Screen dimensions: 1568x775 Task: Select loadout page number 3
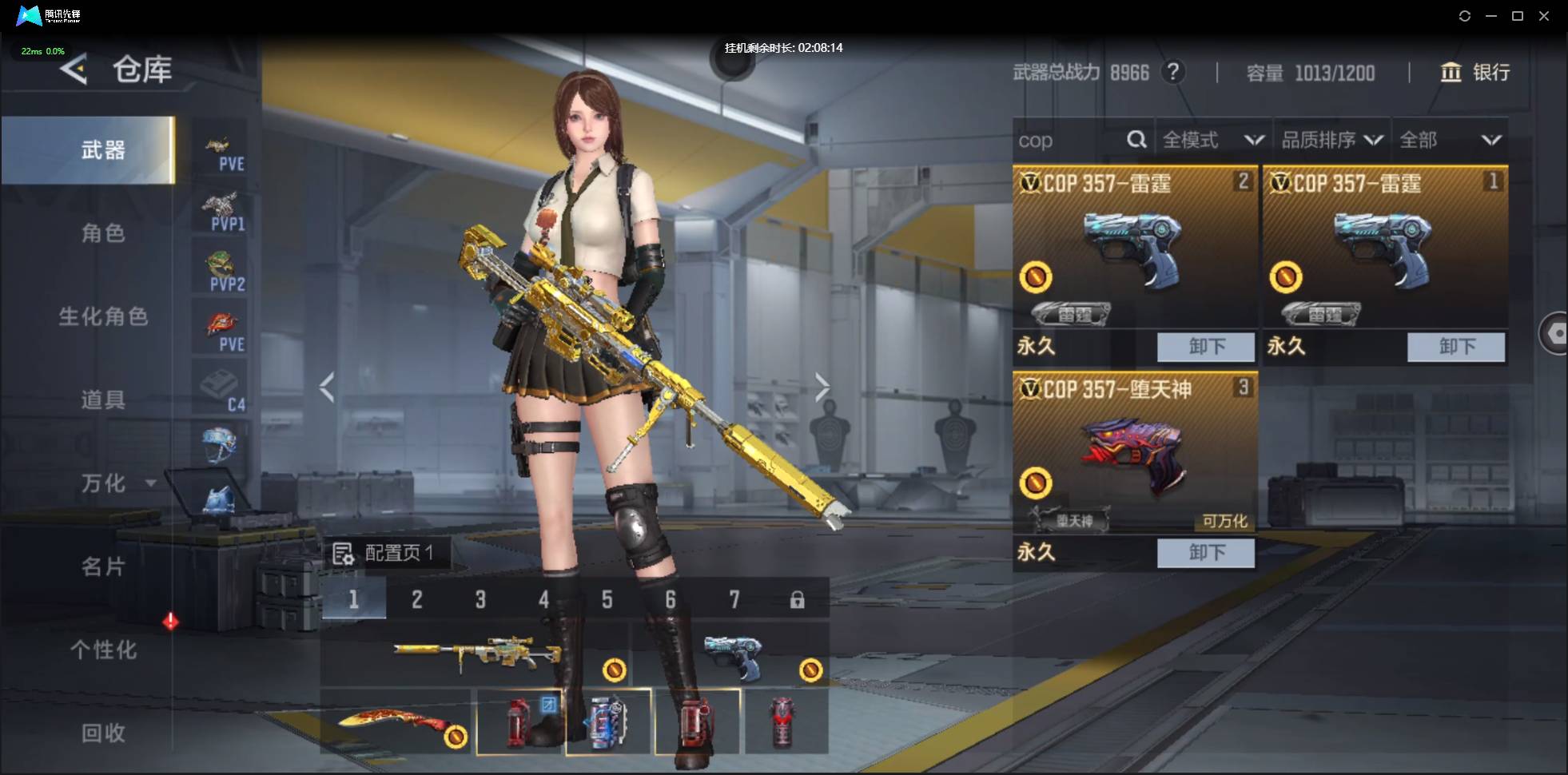coord(480,599)
